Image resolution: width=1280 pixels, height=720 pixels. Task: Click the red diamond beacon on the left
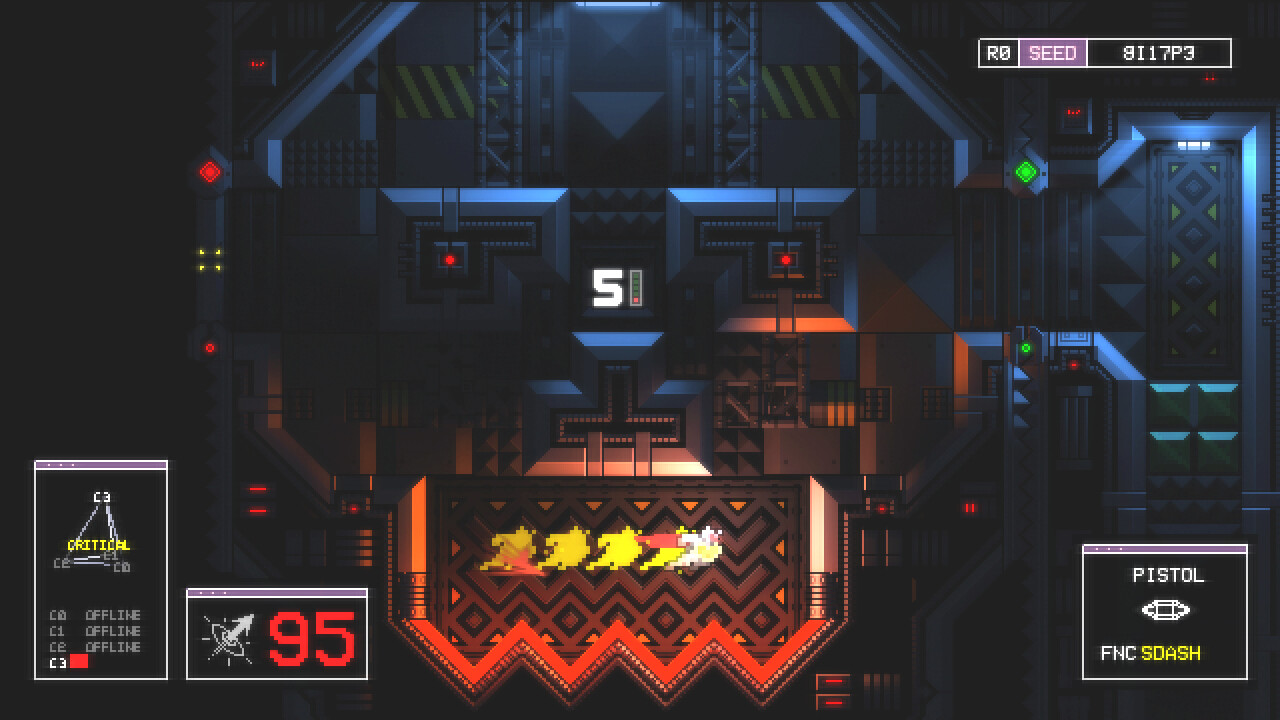(209, 170)
